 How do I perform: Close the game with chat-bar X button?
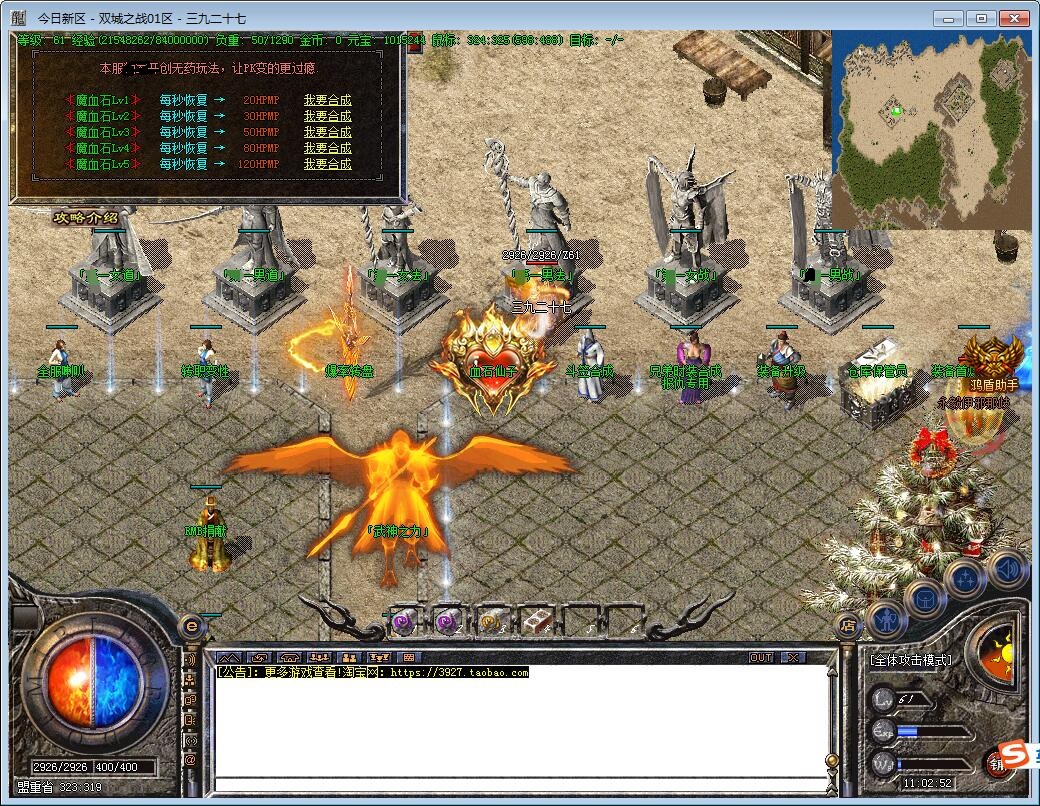792,657
